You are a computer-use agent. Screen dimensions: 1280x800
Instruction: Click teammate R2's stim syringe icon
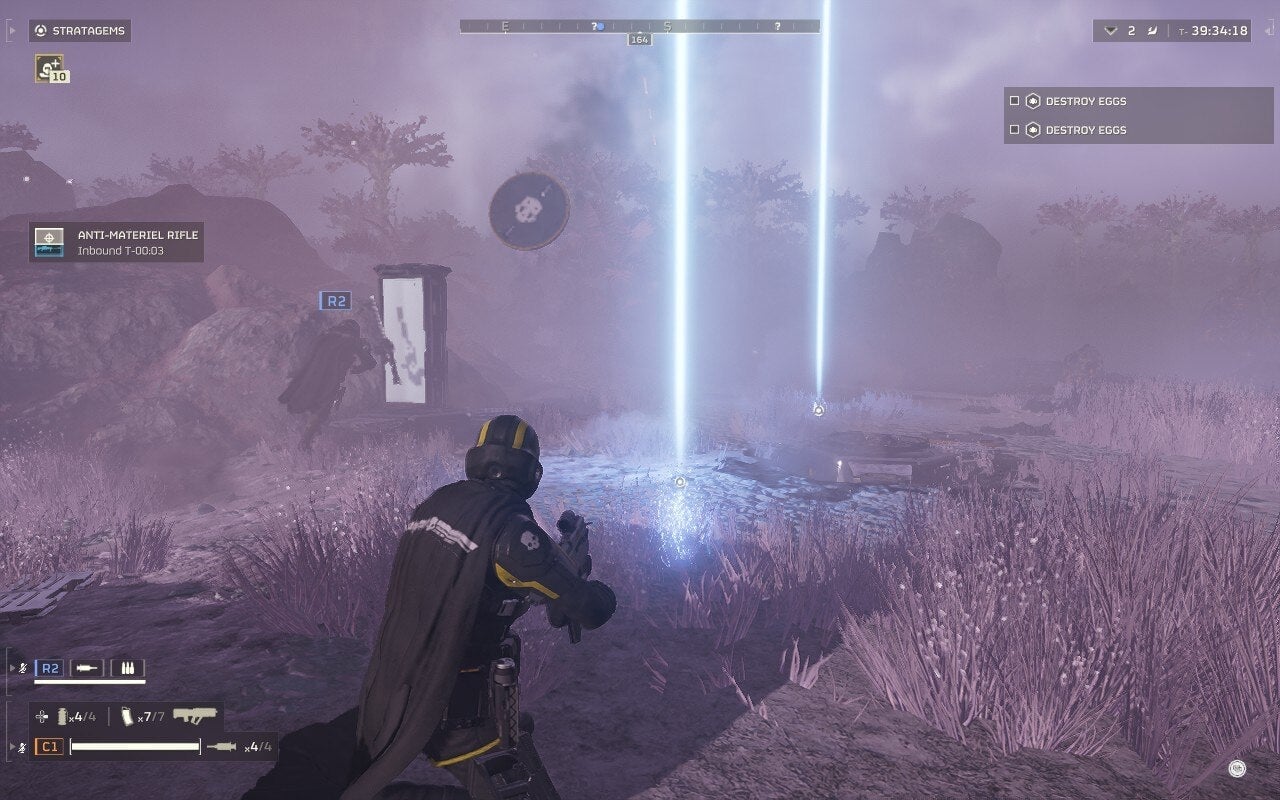[x=87, y=668]
